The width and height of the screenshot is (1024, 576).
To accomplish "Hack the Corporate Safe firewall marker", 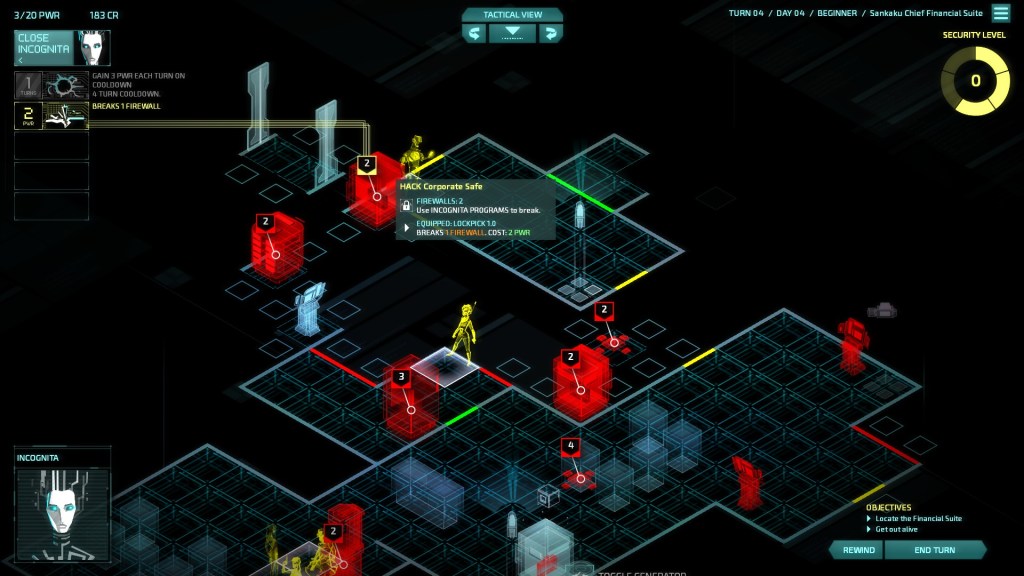I will (x=367, y=163).
